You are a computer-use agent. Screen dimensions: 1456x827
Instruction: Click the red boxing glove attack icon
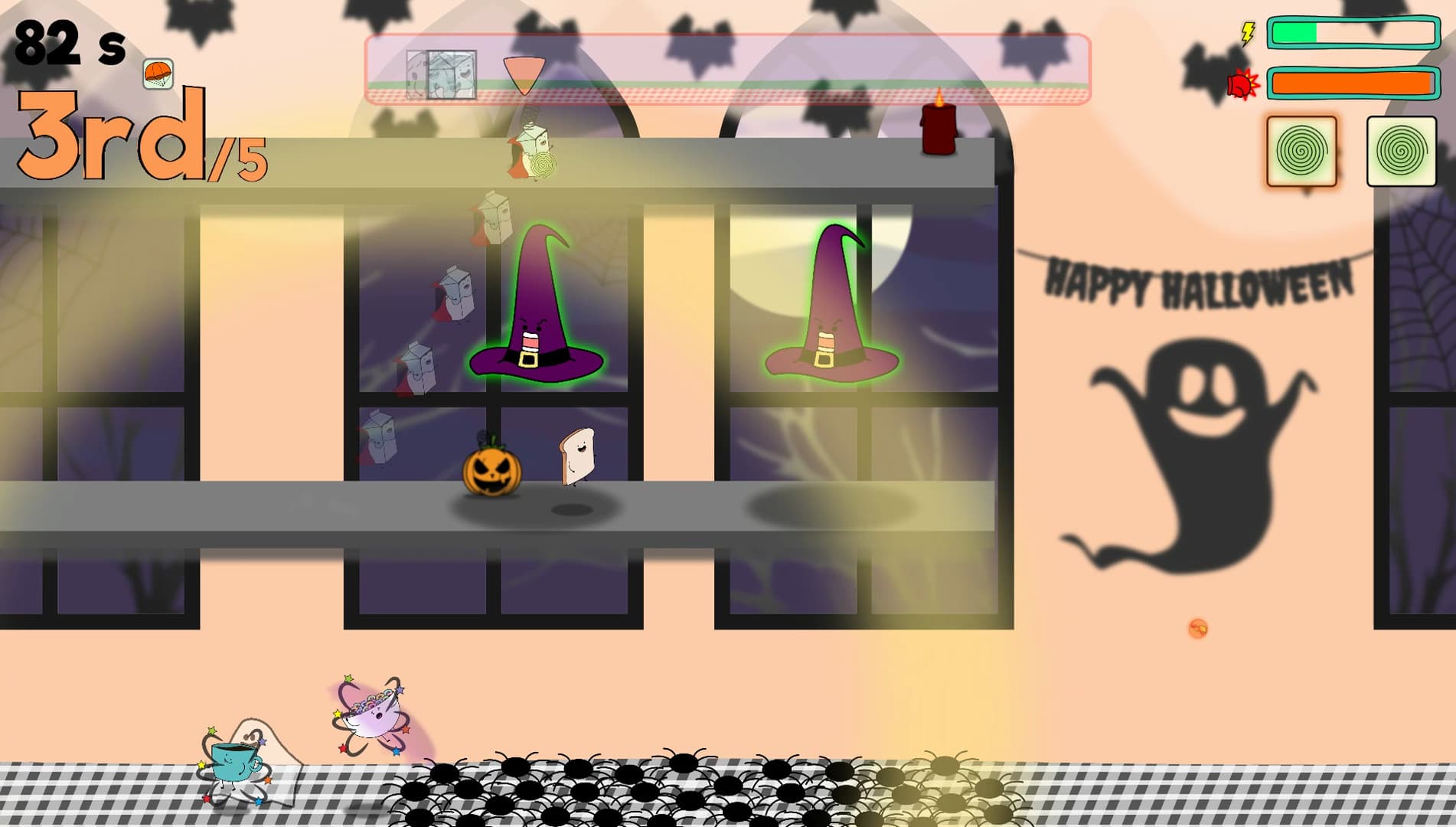(1242, 85)
